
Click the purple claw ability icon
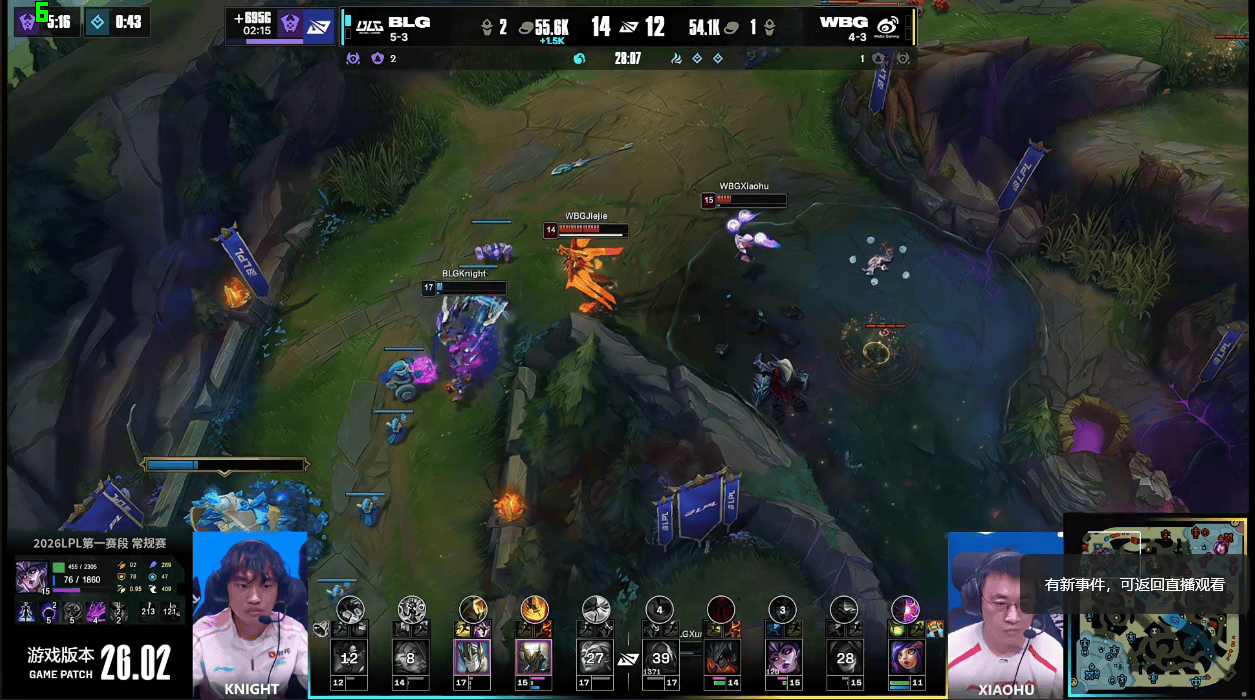coord(97,612)
